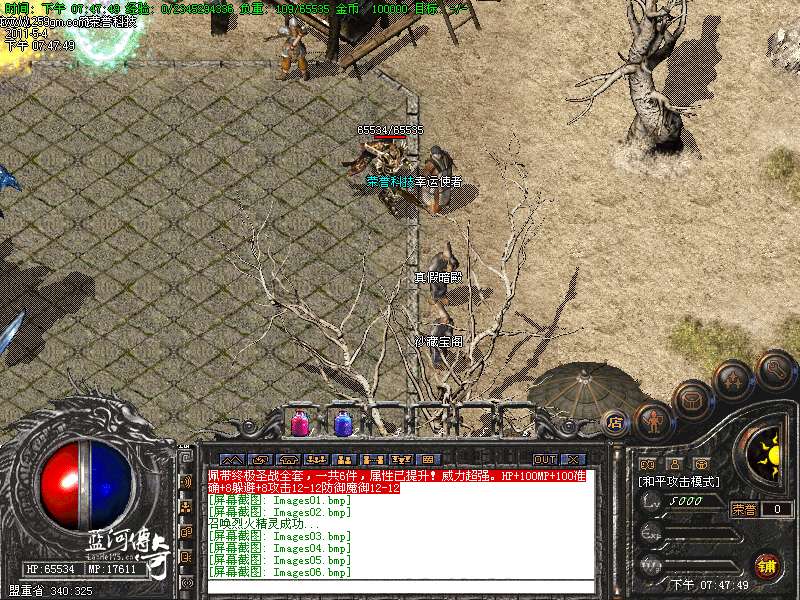Use the red potion in the belt

pos(300,424)
